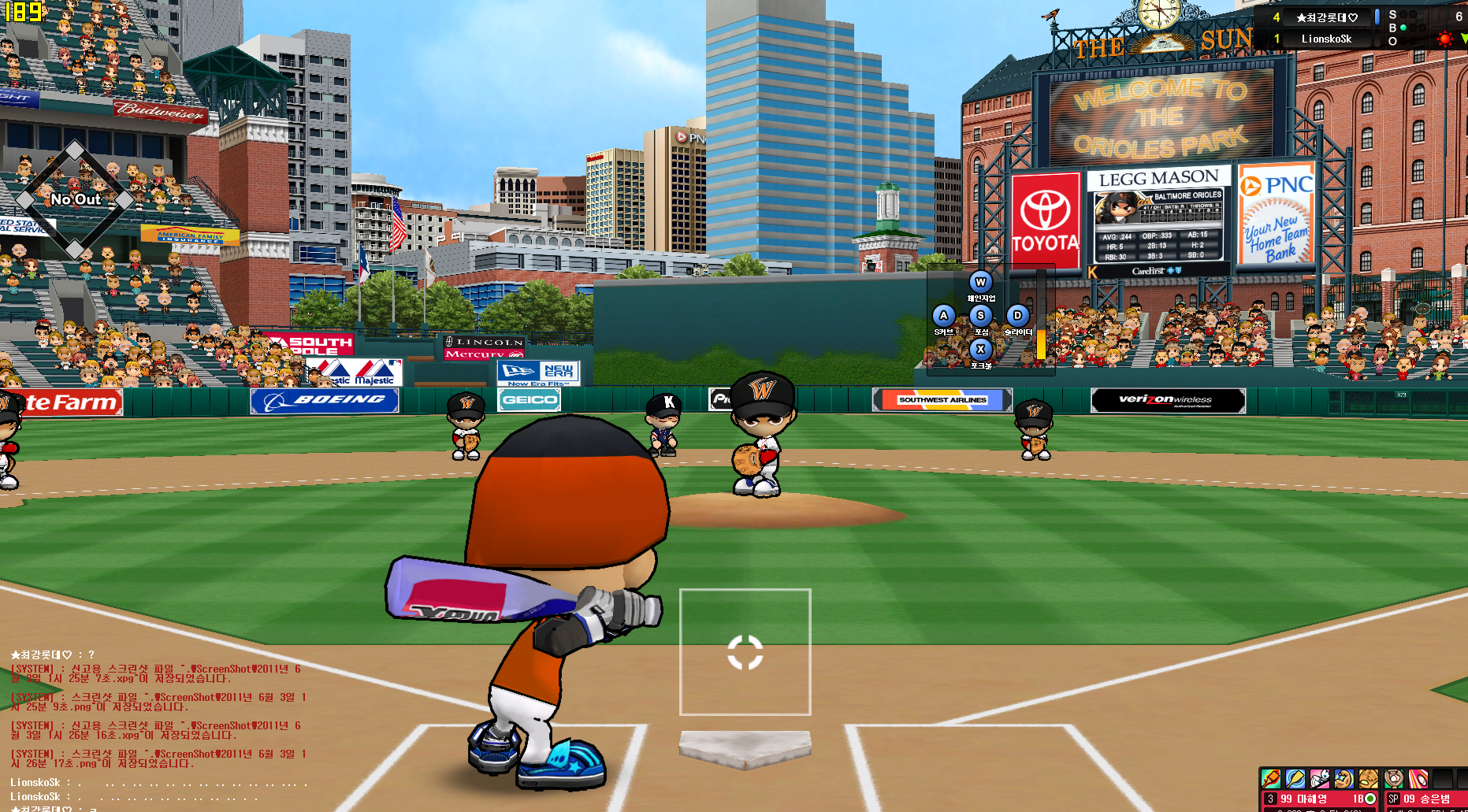Activate the orange fielding glove skill icon
This screenshot has width=1468, height=812.
pyautogui.click(x=1369, y=779)
